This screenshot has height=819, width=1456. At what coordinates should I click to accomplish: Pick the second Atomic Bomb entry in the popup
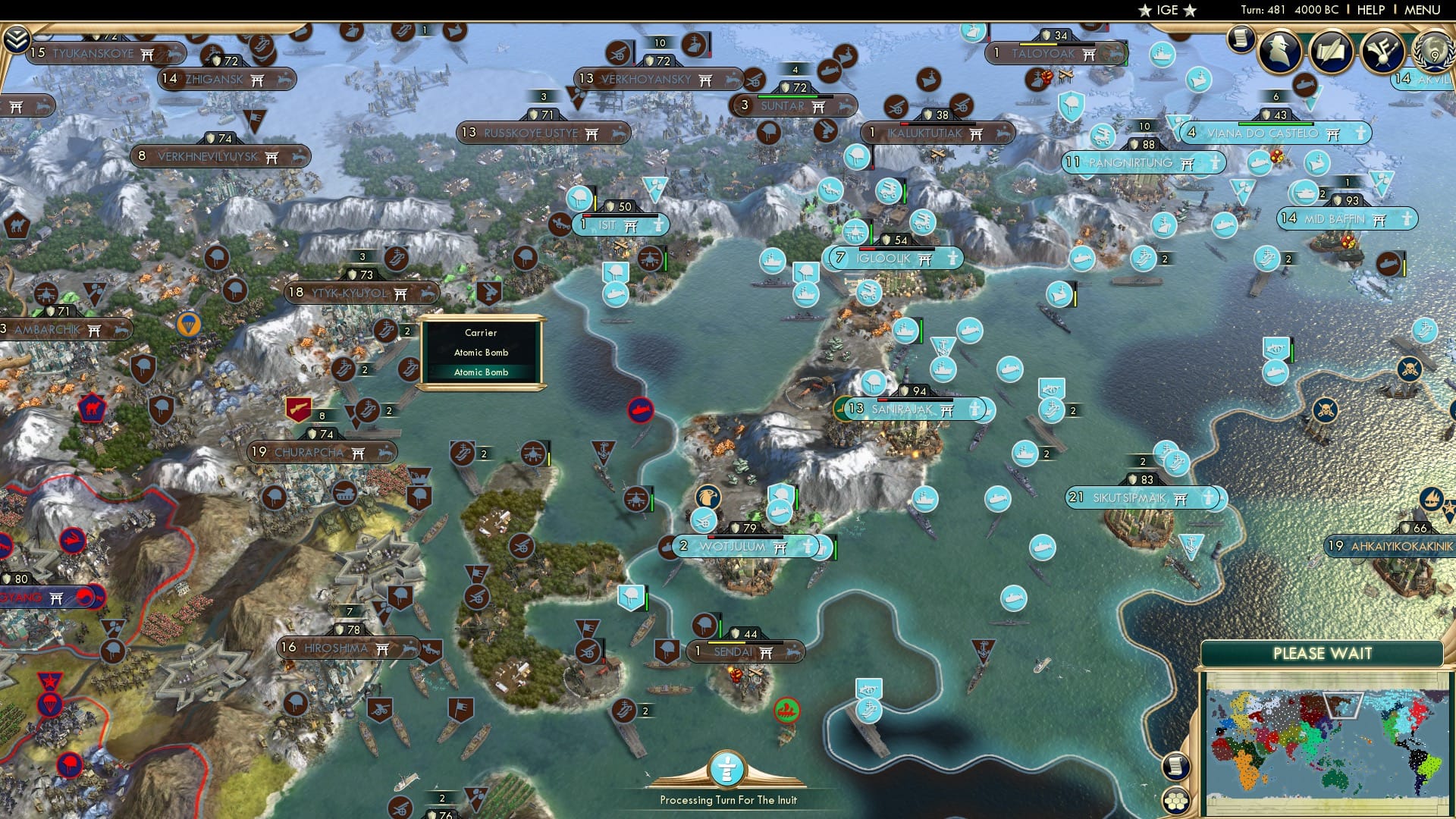point(481,353)
